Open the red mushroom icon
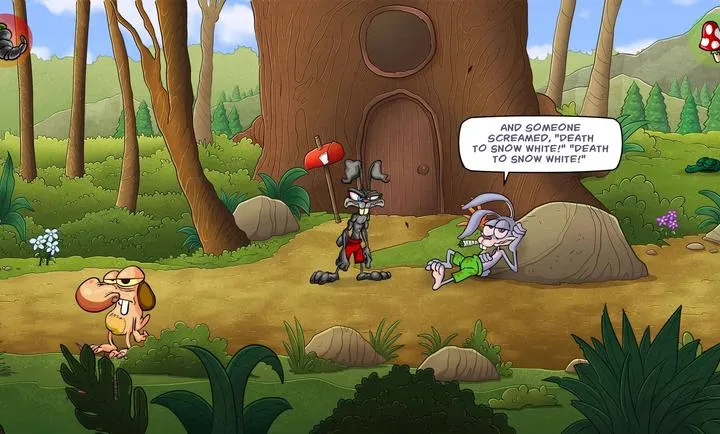Image resolution: width=720 pixels, height=434 pixels. point(709,42)
